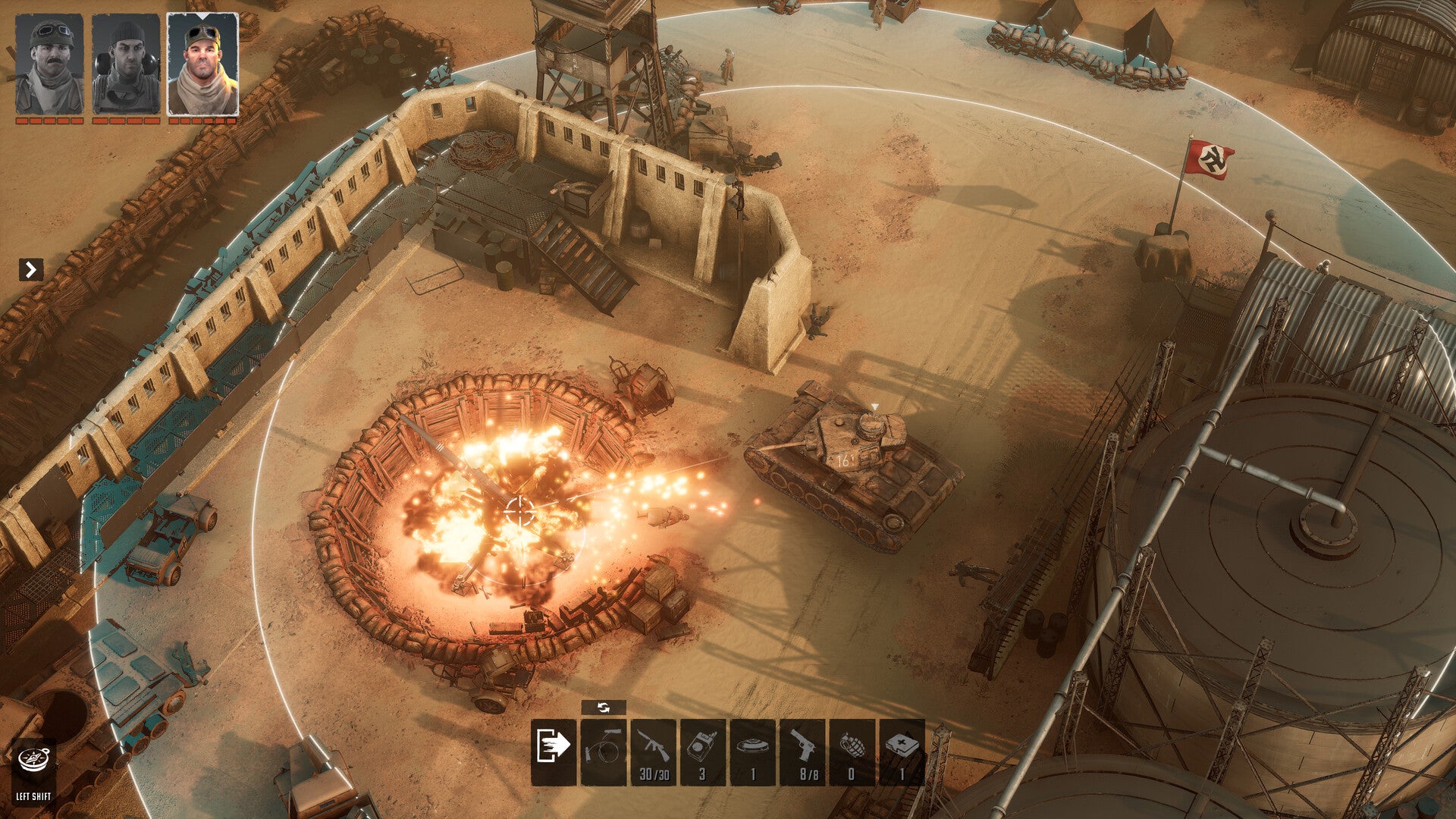Click the 30/30 ammo counter on the SMG slot

tap(653, 775)
